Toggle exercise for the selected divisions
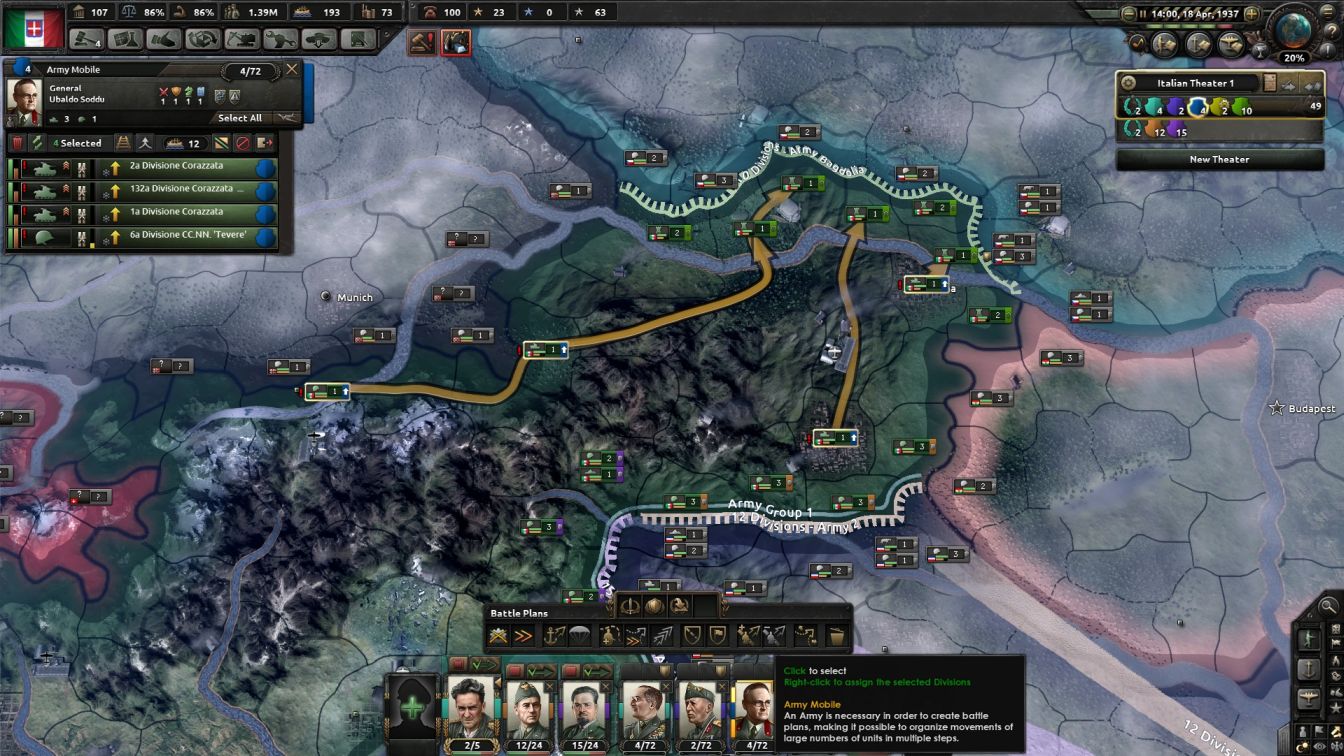This screenshot has width=1344, height=756. (36, 143)
